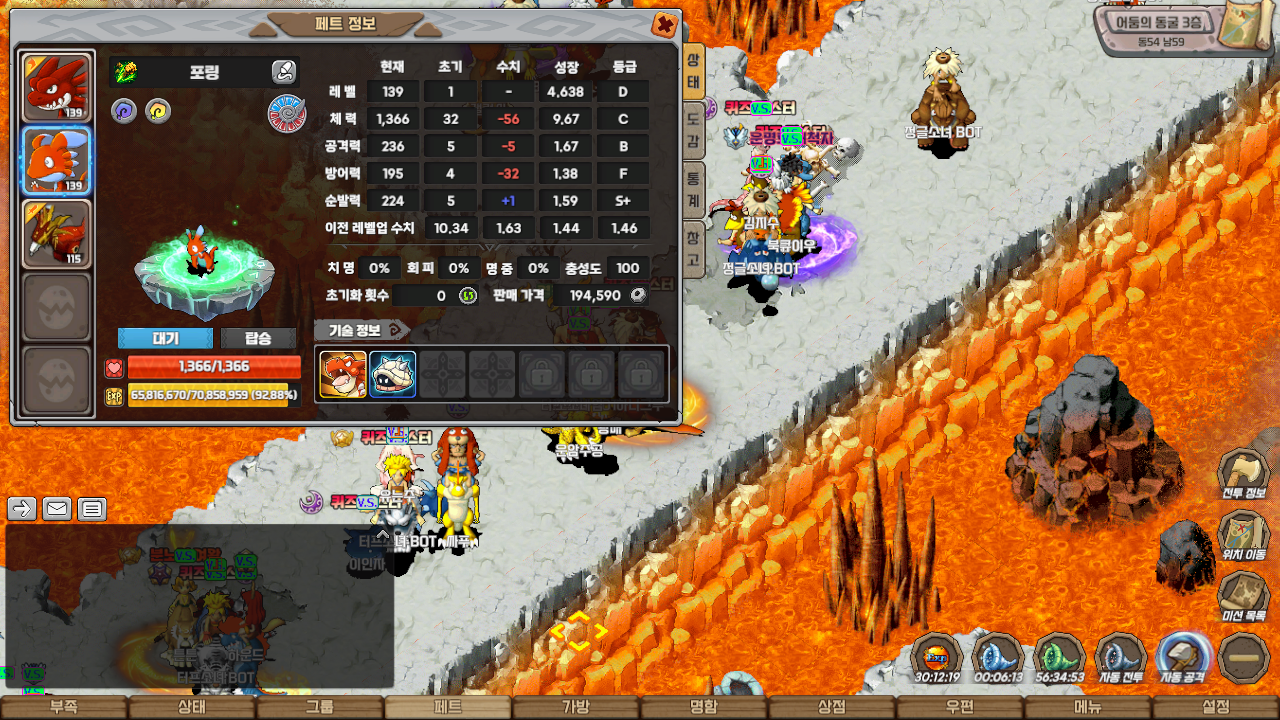Open the mail envelope above chat
The height and width of the screenshot is (720, 1280).
[57, 509]
